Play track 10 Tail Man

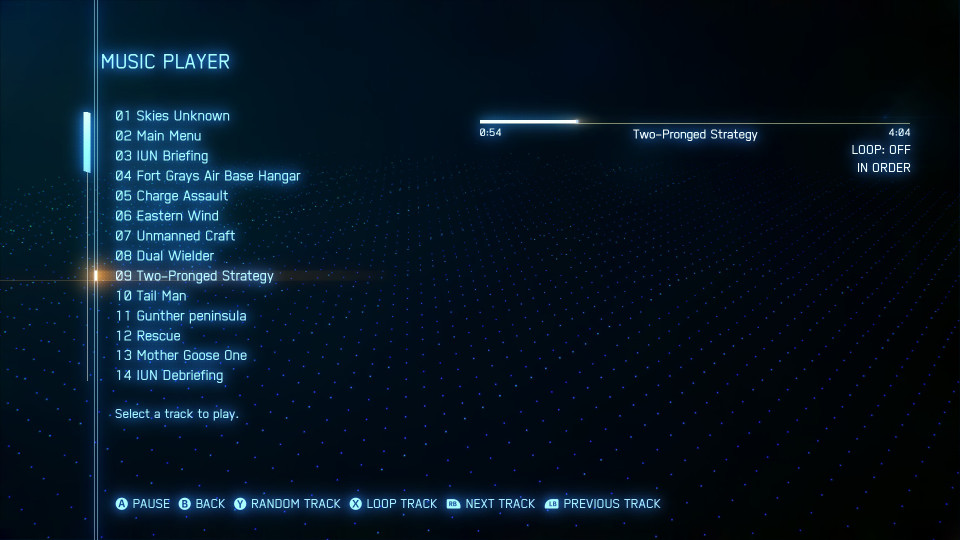(x=150, y=296)
